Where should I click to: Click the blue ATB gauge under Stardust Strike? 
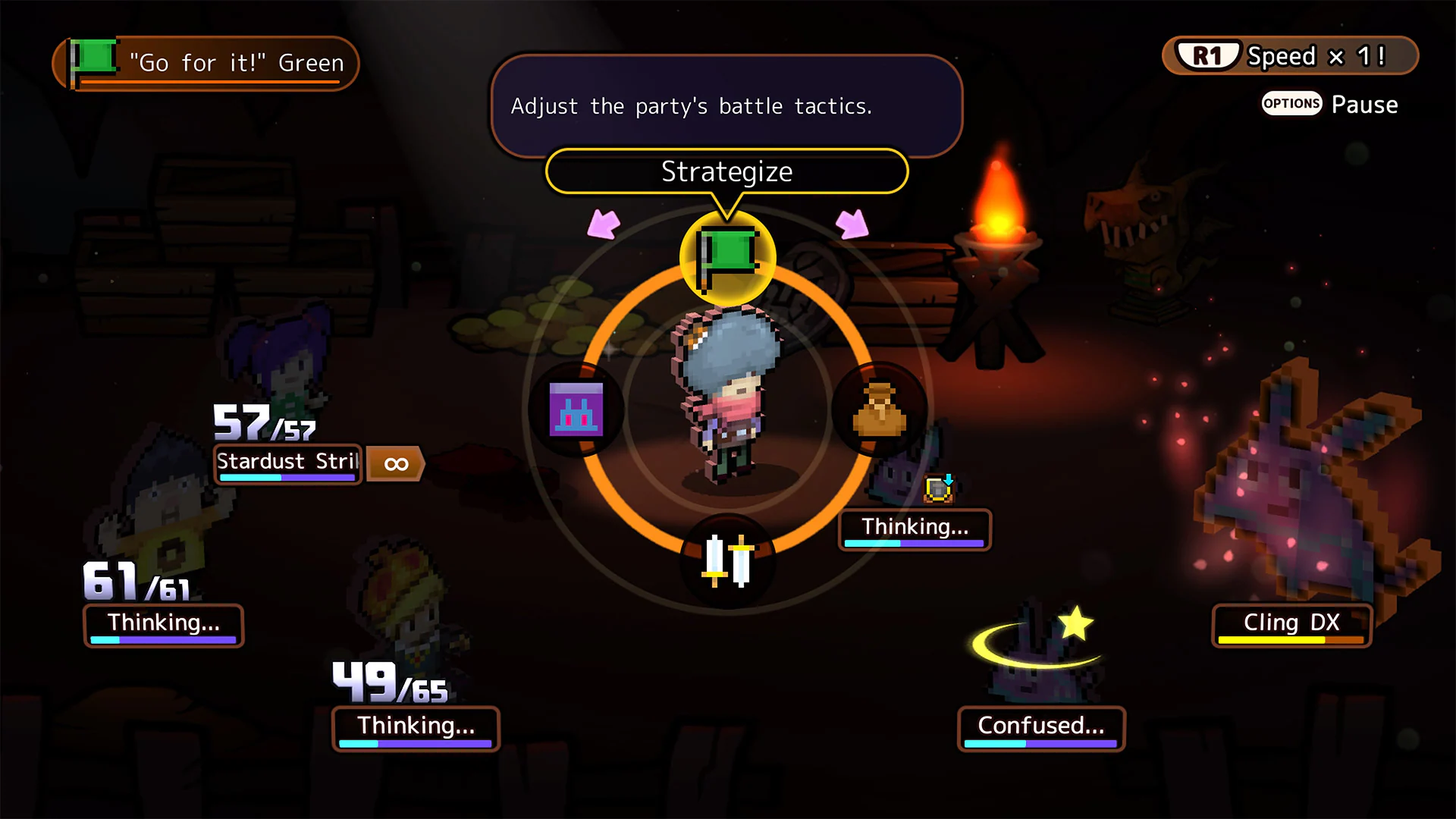pyautogui.click(x=286, y=477)
